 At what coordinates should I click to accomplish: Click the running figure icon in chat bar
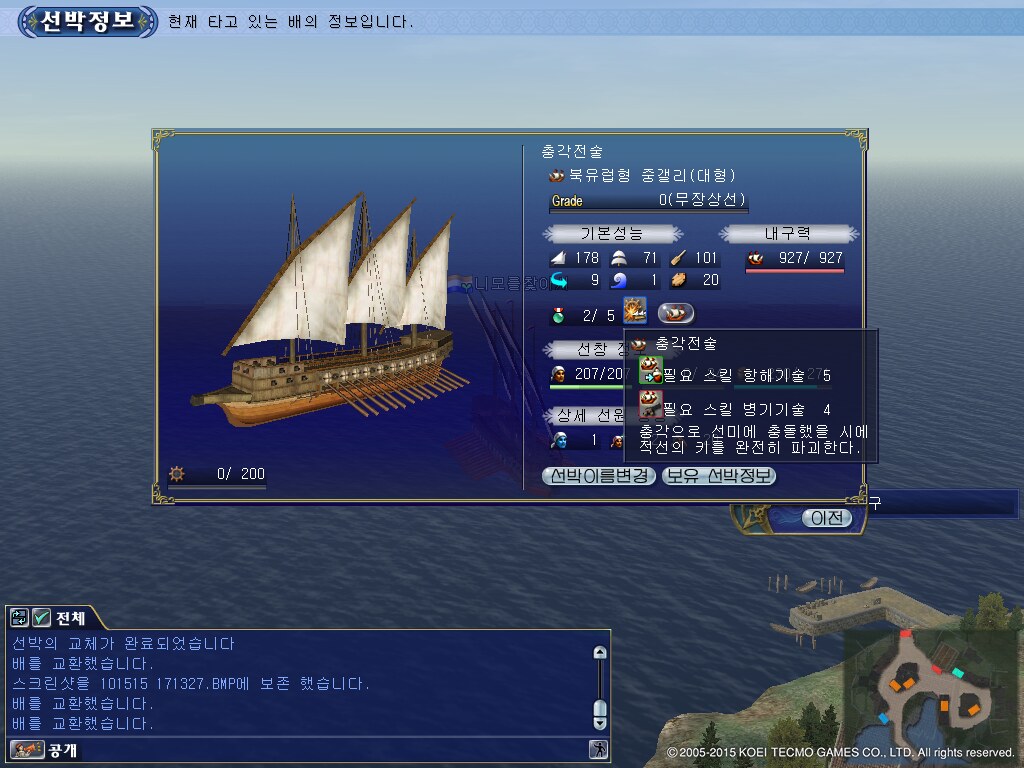pos(598,749)
